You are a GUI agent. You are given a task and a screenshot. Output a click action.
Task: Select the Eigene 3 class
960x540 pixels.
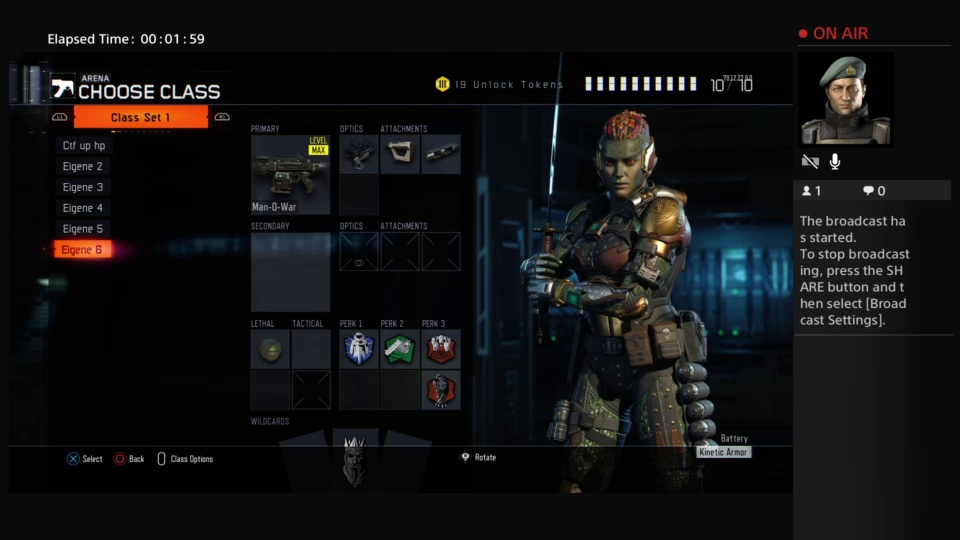pos(83,187)
